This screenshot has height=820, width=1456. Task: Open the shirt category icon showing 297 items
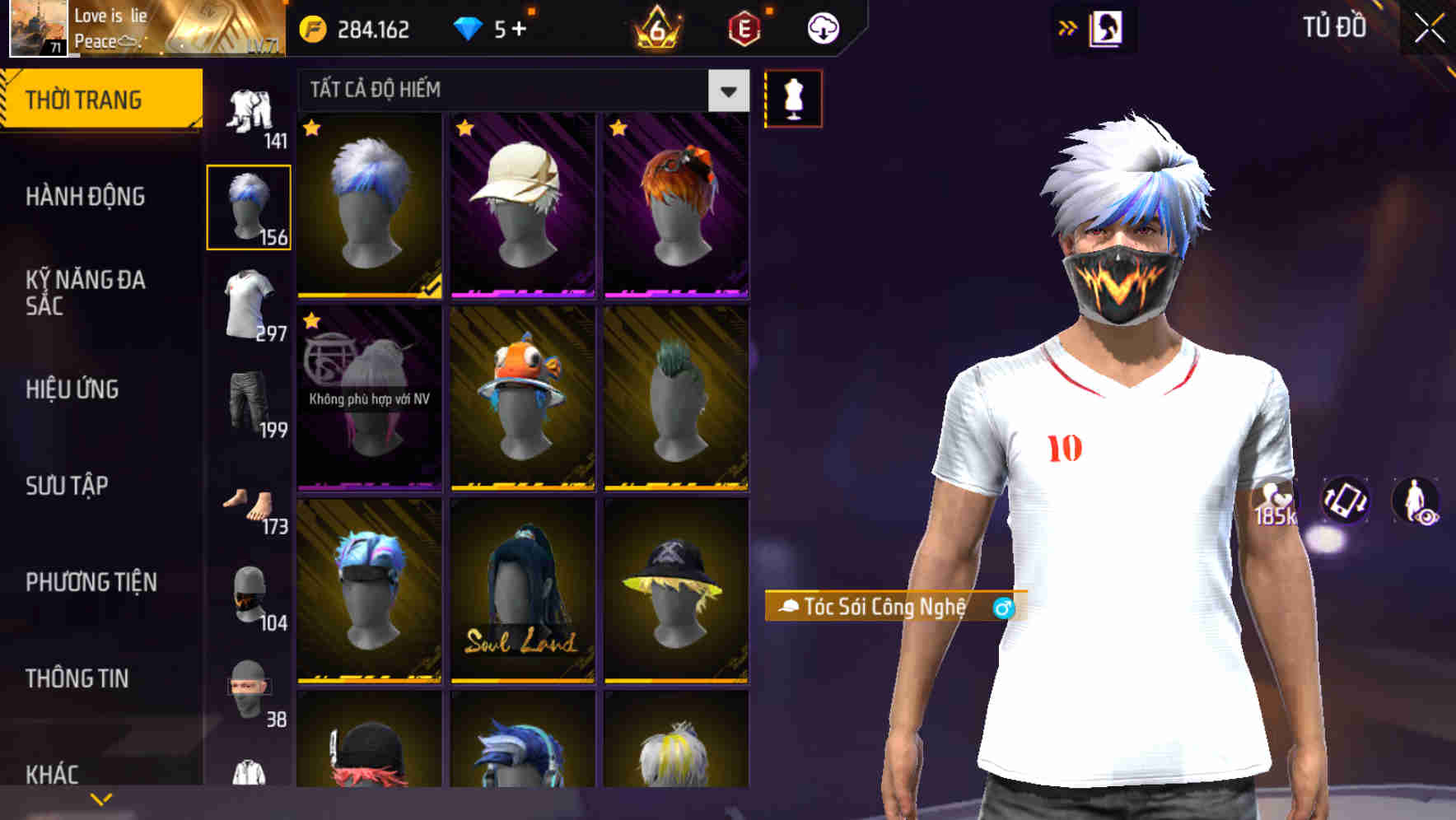[250, 305]
